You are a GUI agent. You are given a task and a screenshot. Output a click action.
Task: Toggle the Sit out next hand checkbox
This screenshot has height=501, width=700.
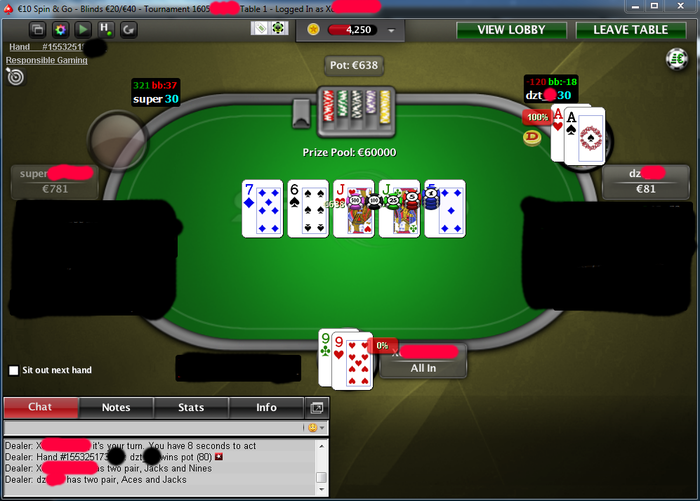(13, 370)
